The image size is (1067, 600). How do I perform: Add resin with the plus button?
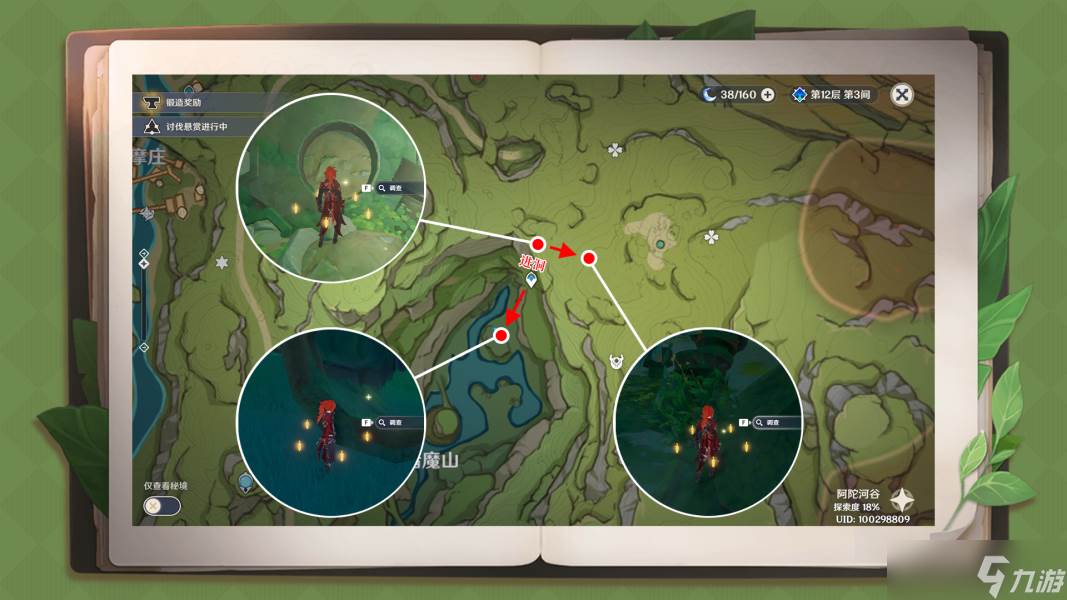(768, 95)
